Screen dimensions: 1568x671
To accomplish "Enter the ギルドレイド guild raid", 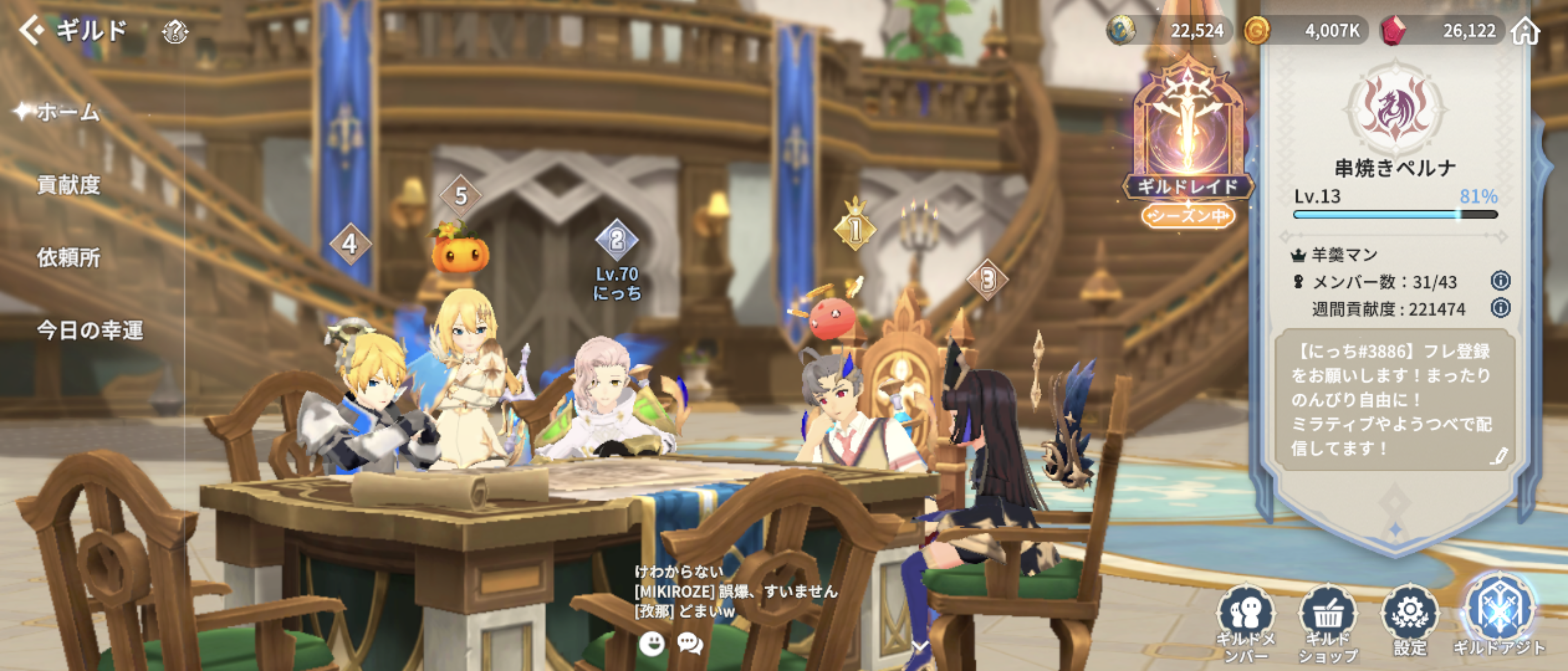I will coord(1187,146).
